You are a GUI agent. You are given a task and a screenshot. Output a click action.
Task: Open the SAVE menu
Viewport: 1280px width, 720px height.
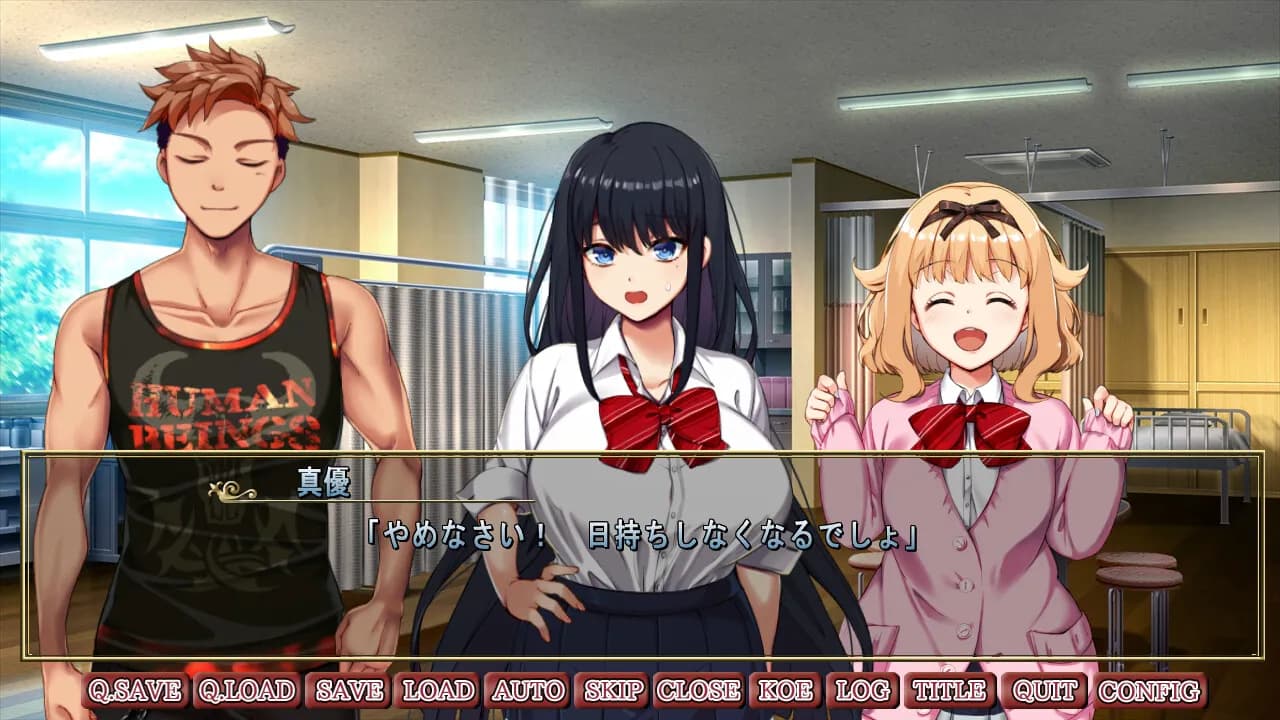pos(349,689)
